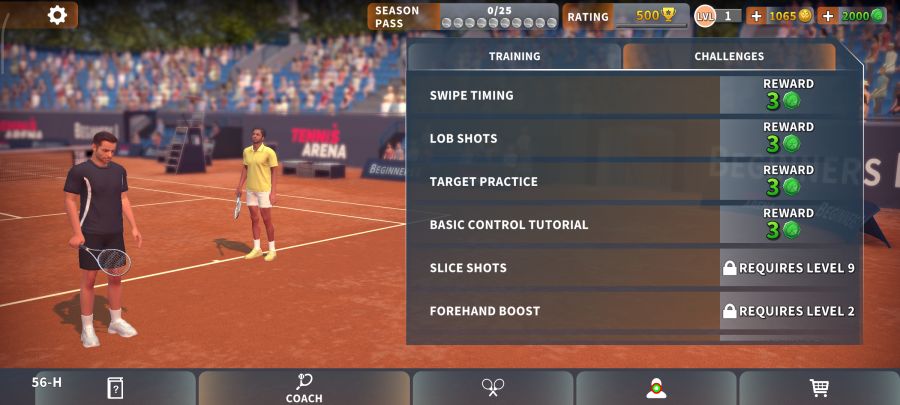Open the Season Pass panel

pyautogui.click(x=462, y=16)
